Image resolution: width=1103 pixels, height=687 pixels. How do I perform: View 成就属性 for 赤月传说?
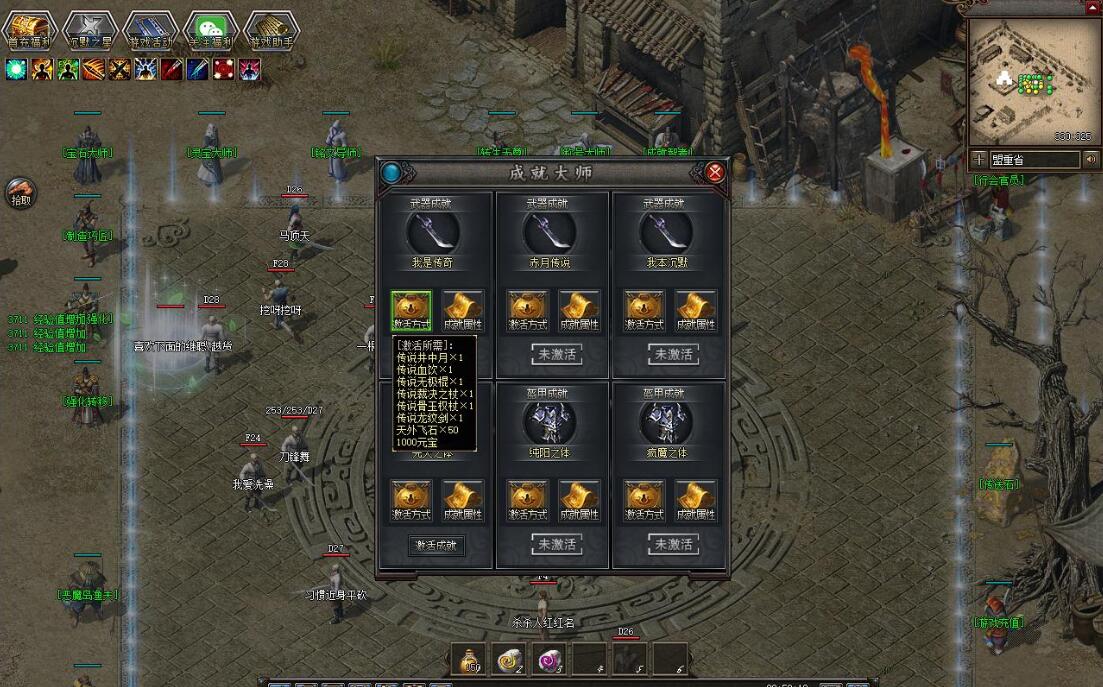[x=579, y=311]
